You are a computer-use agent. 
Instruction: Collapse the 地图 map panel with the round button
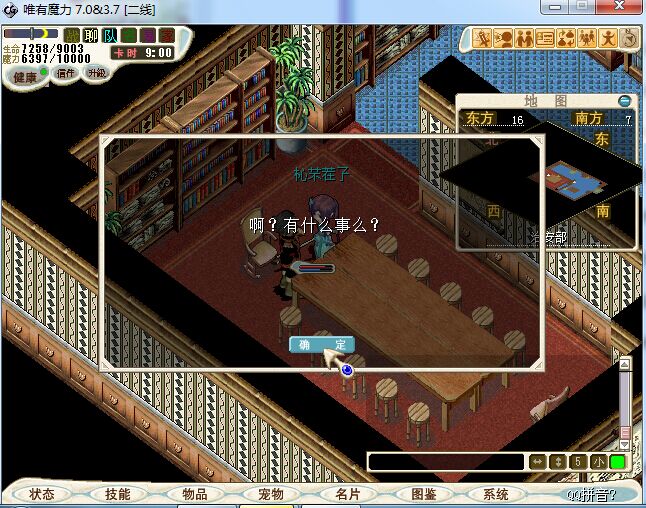pos(625,101)
